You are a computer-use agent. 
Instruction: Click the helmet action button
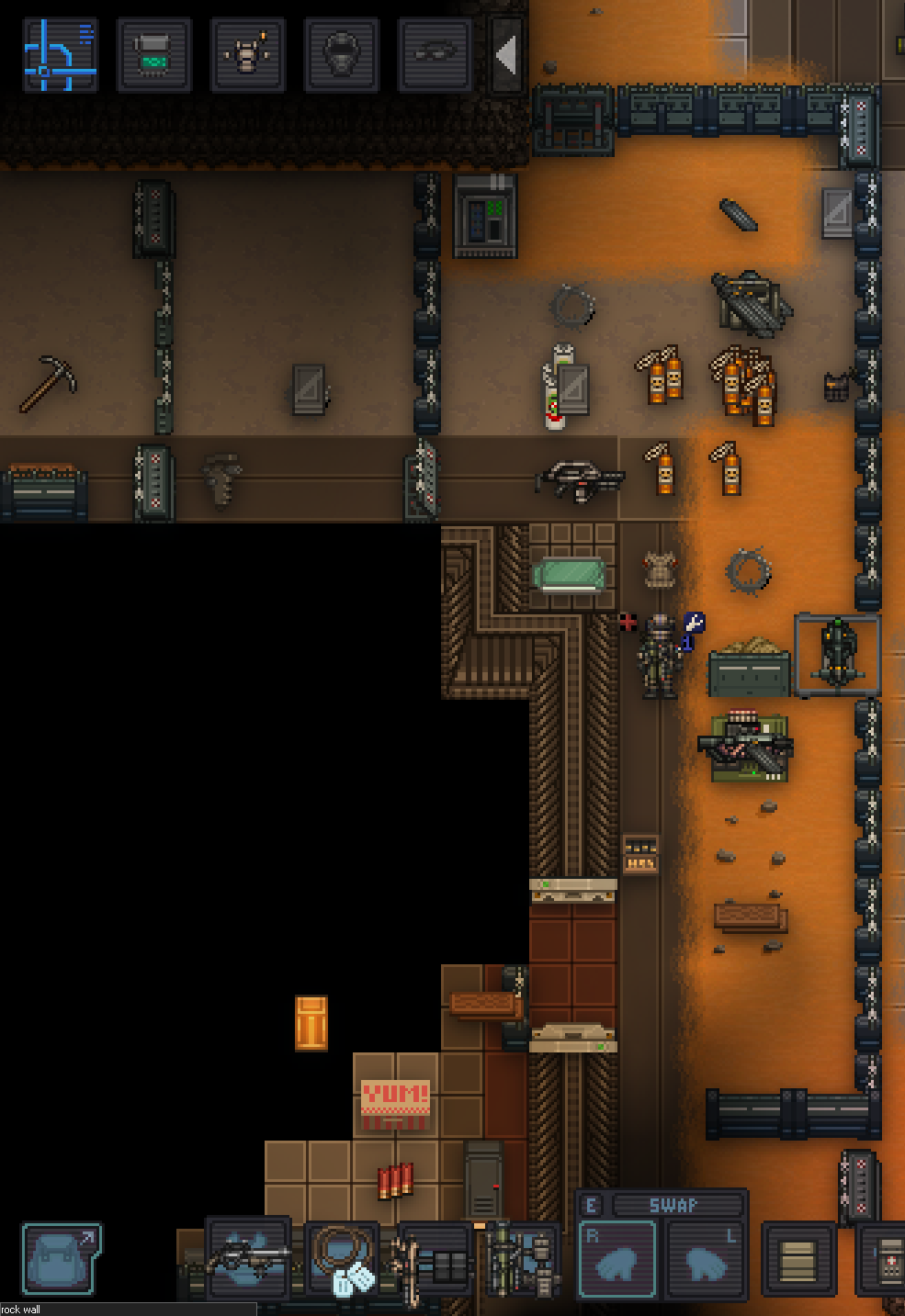click(x=341, y=55)
